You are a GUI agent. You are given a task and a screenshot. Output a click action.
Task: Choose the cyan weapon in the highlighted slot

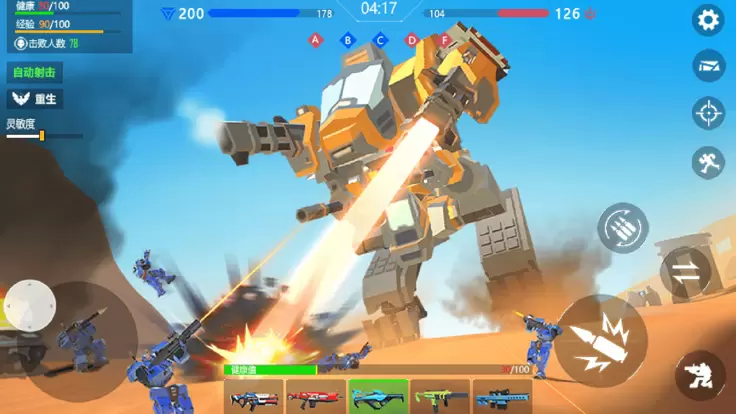coord(377,397)
